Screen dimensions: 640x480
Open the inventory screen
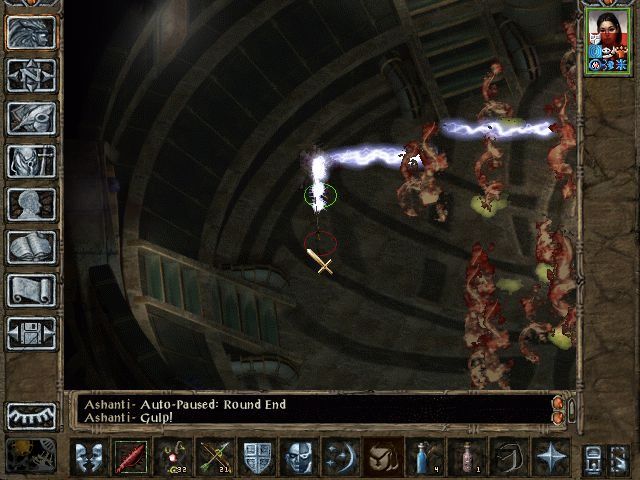tap(31, 161)
